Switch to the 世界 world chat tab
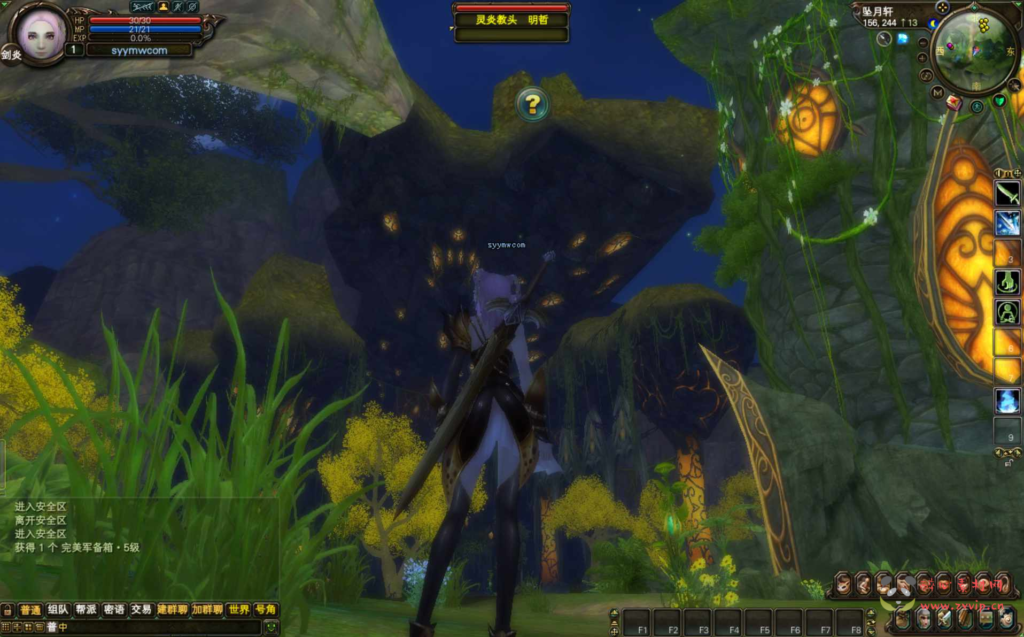 tap(238, 609)
